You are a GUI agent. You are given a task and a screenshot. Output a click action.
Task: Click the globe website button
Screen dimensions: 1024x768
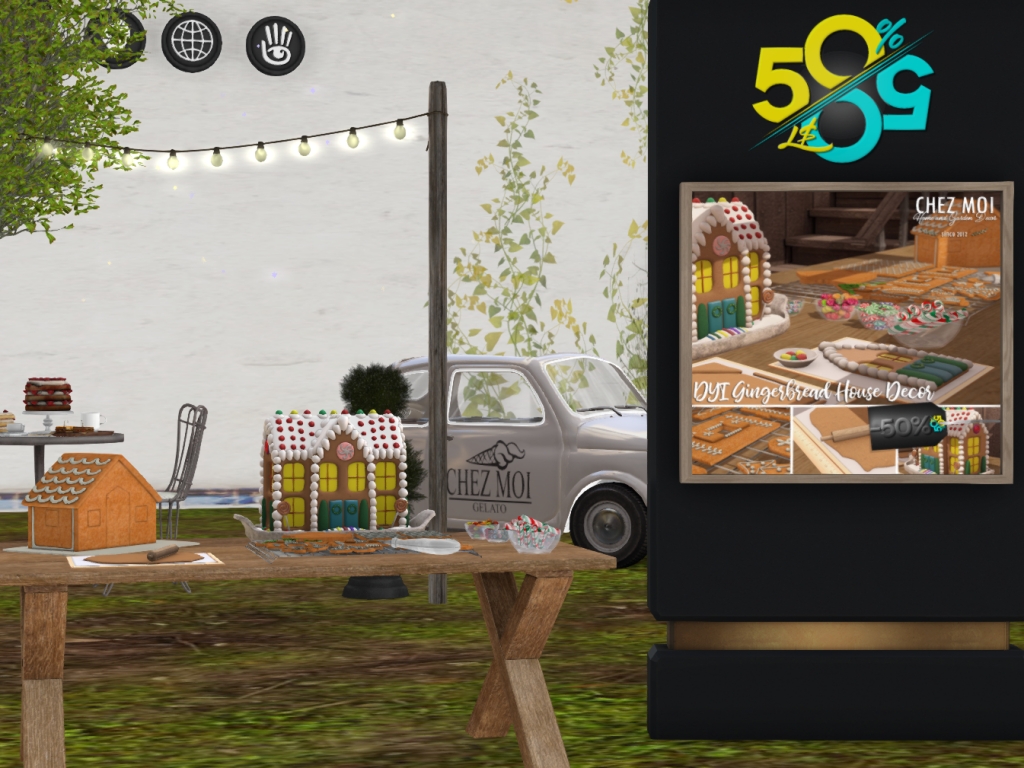pos(191,42)
